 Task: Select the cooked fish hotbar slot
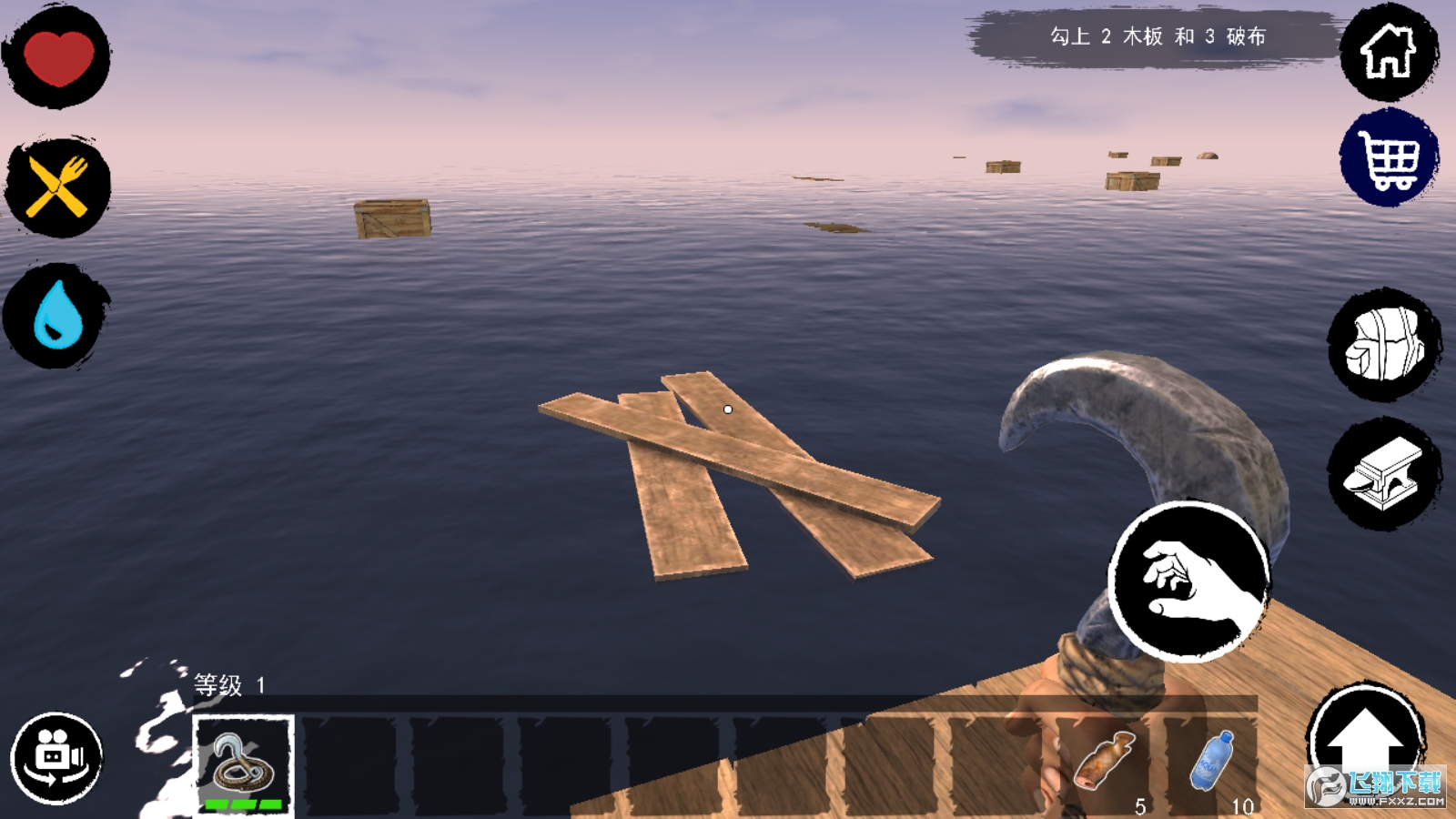point(1105,763)
